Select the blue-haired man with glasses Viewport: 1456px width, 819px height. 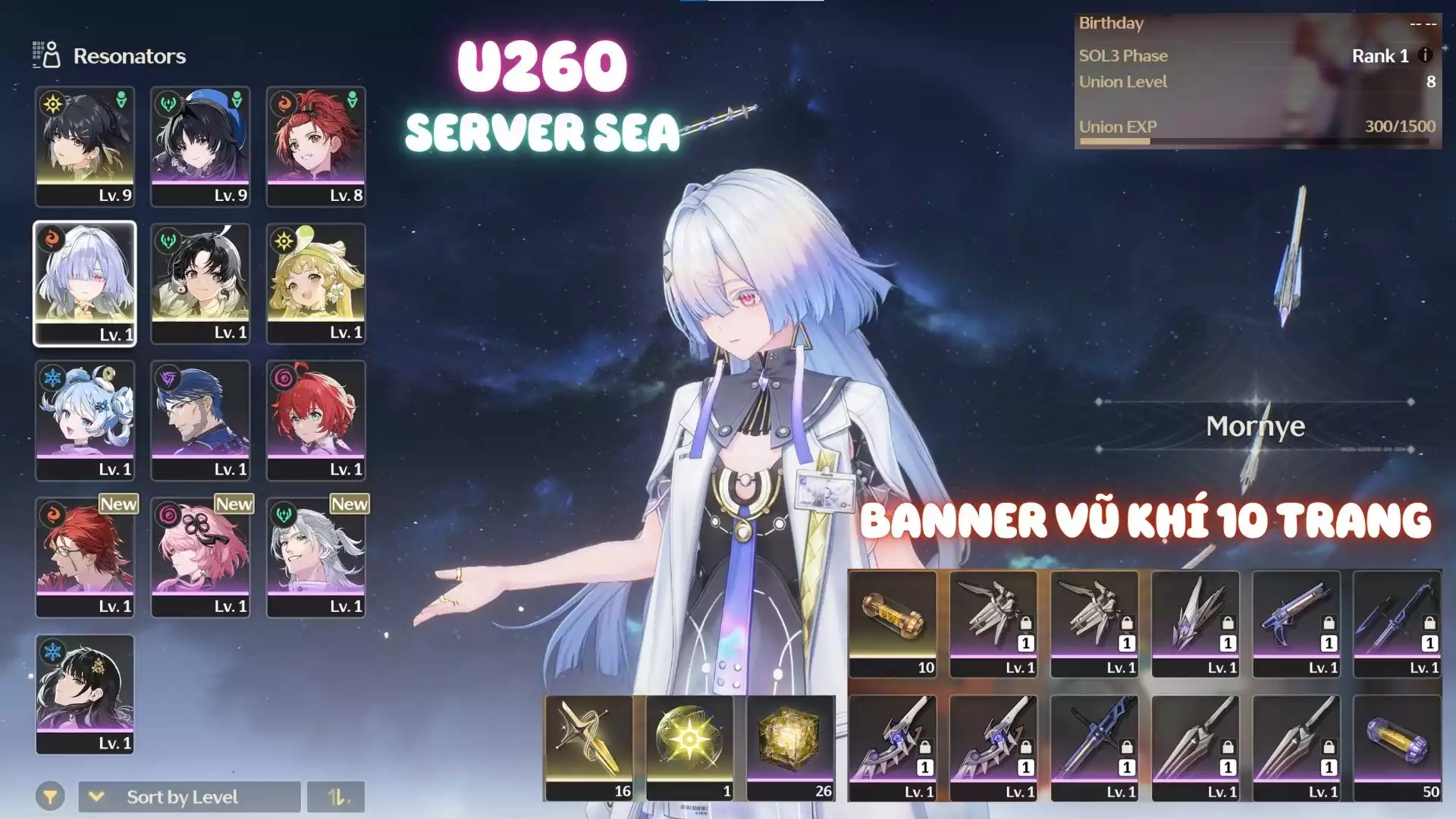(200, 419)
